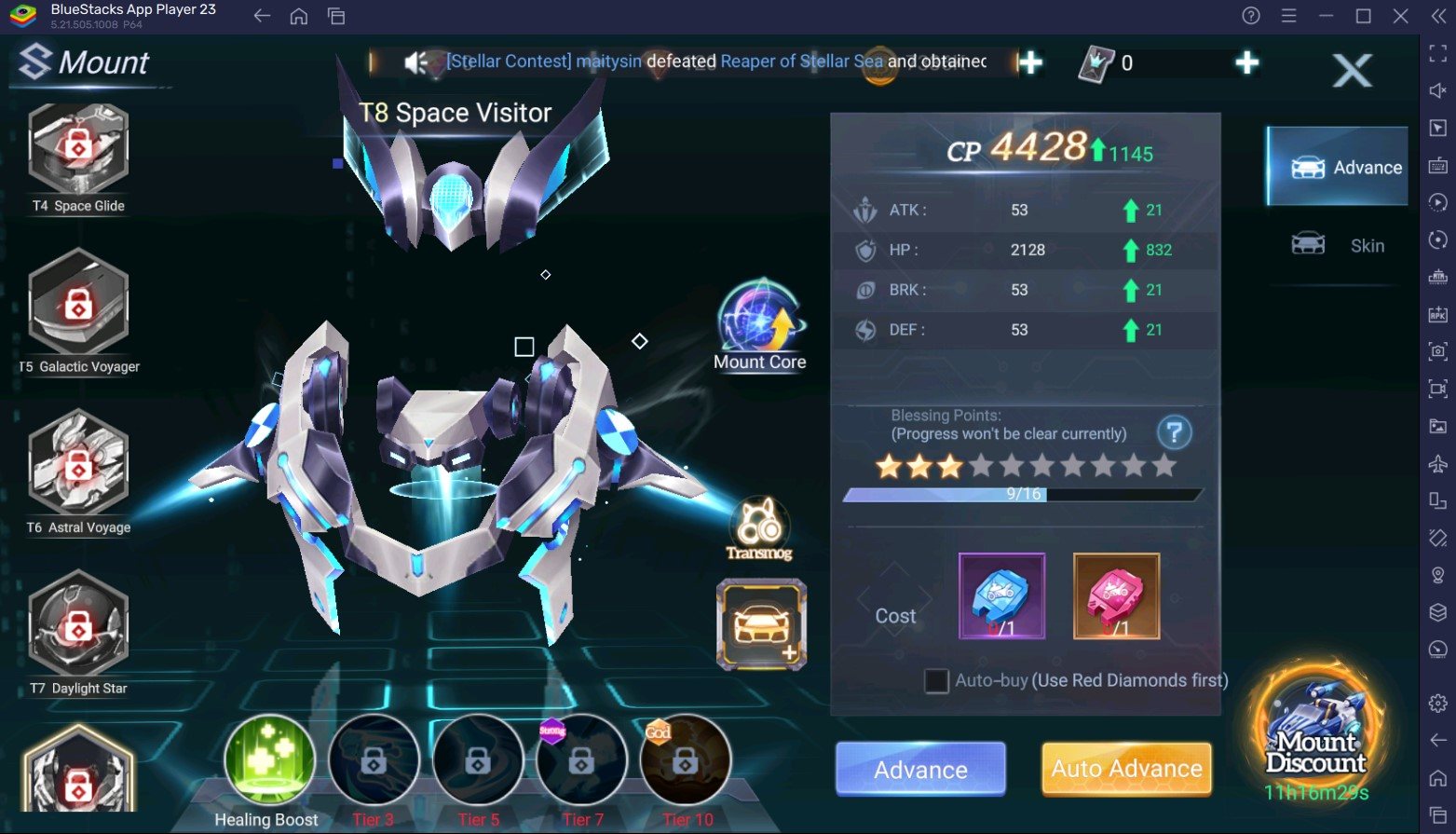Inspect the locked Tier 10 God skill

tap(686, 760)
